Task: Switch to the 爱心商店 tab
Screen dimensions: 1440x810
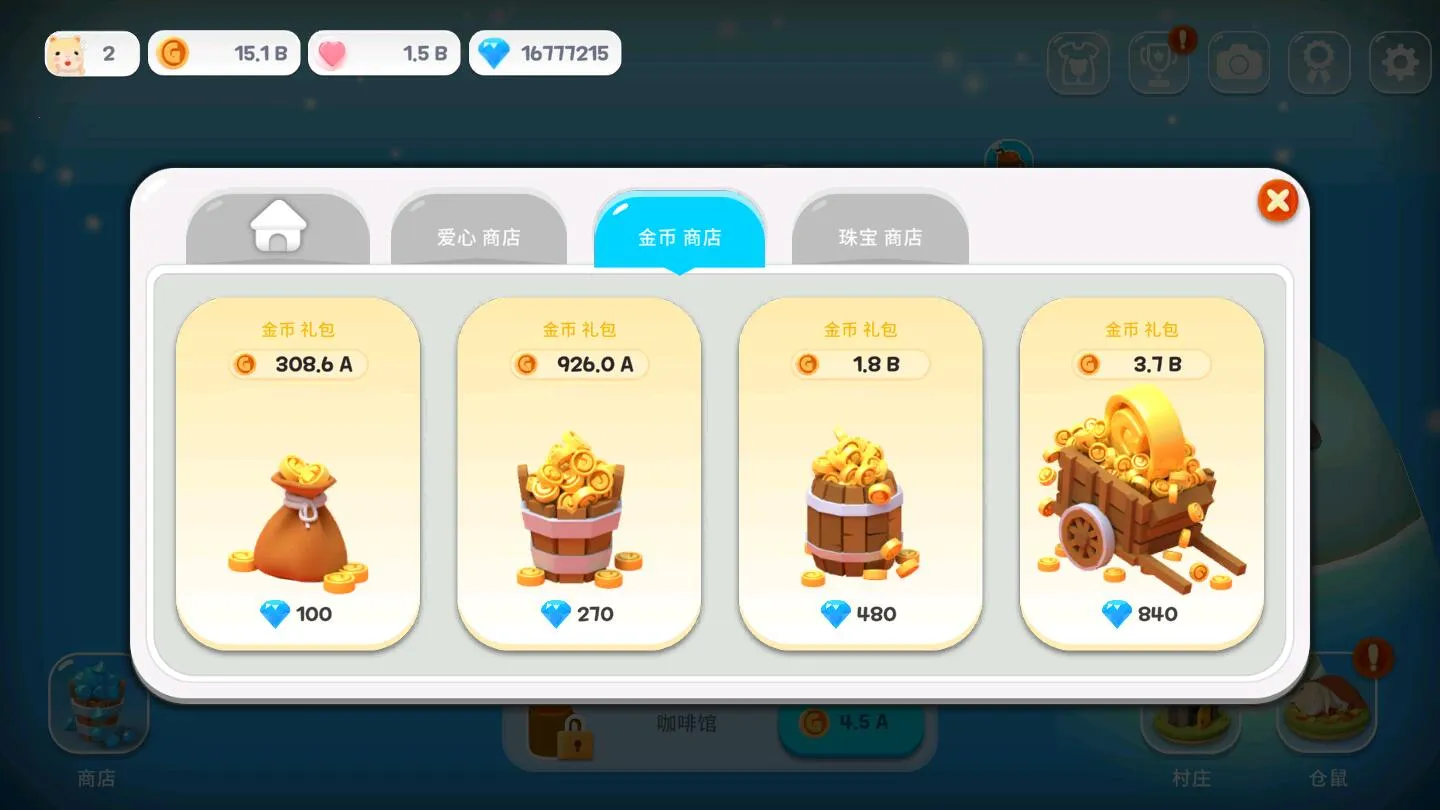Action: (479, 235)
